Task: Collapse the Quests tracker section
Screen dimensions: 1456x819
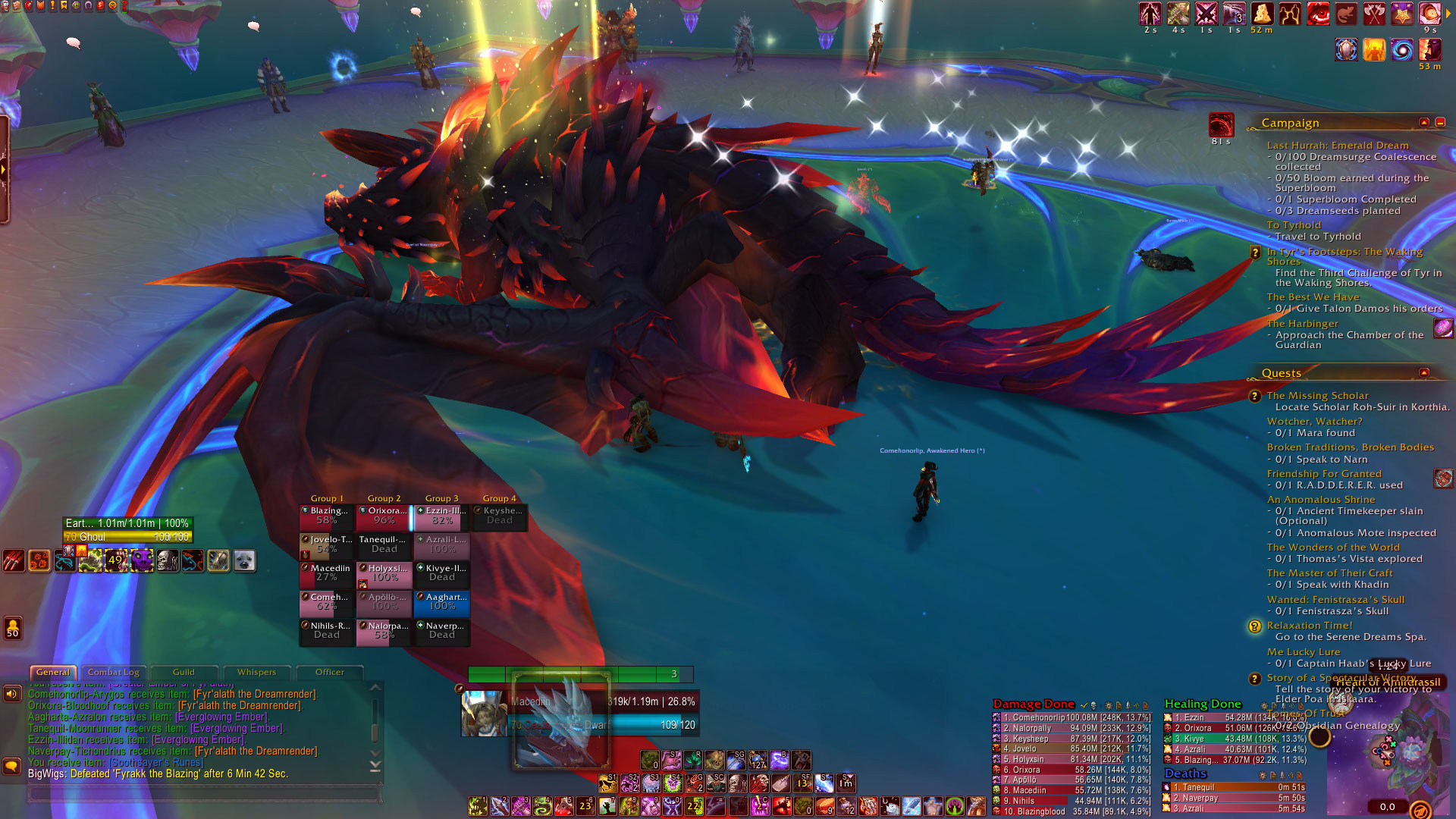Action: point(1423,373)
